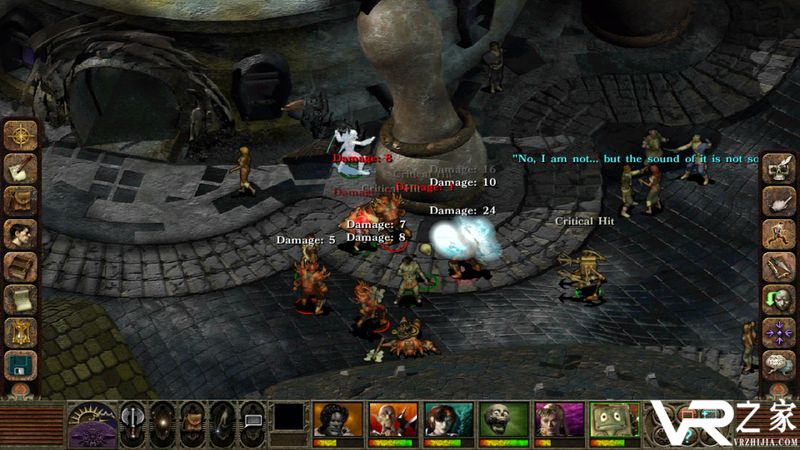Open the parchment scroll button
The height and width of the screenshot is (450, 800).
coord(20,300)
